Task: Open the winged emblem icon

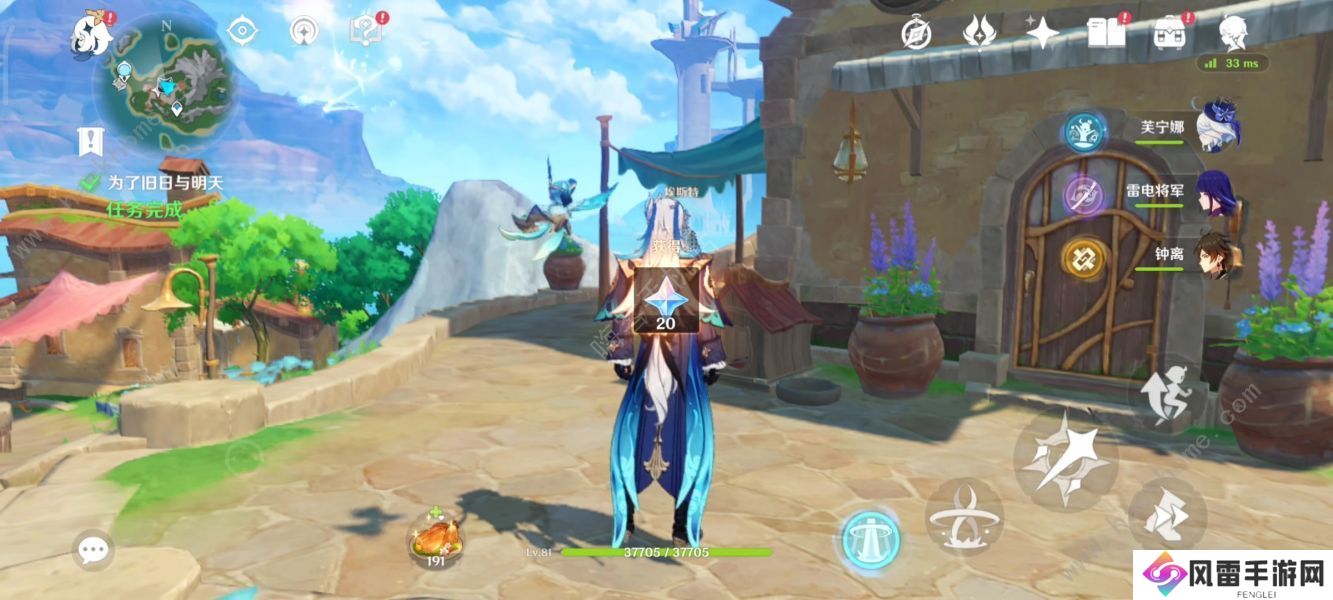Action: pos(978,32)
